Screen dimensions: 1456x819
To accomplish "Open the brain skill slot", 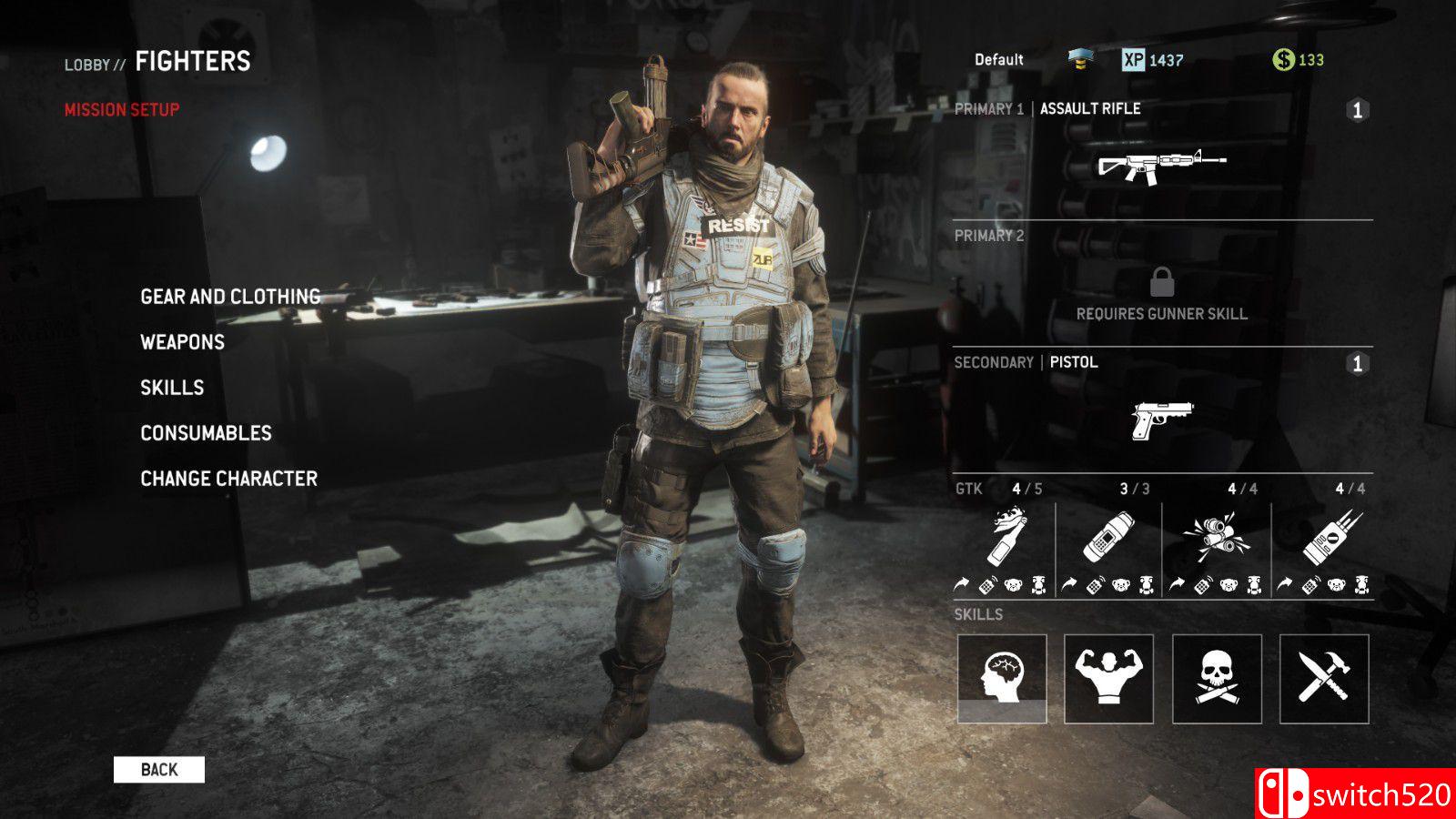I will click(x=1002, y=679).
